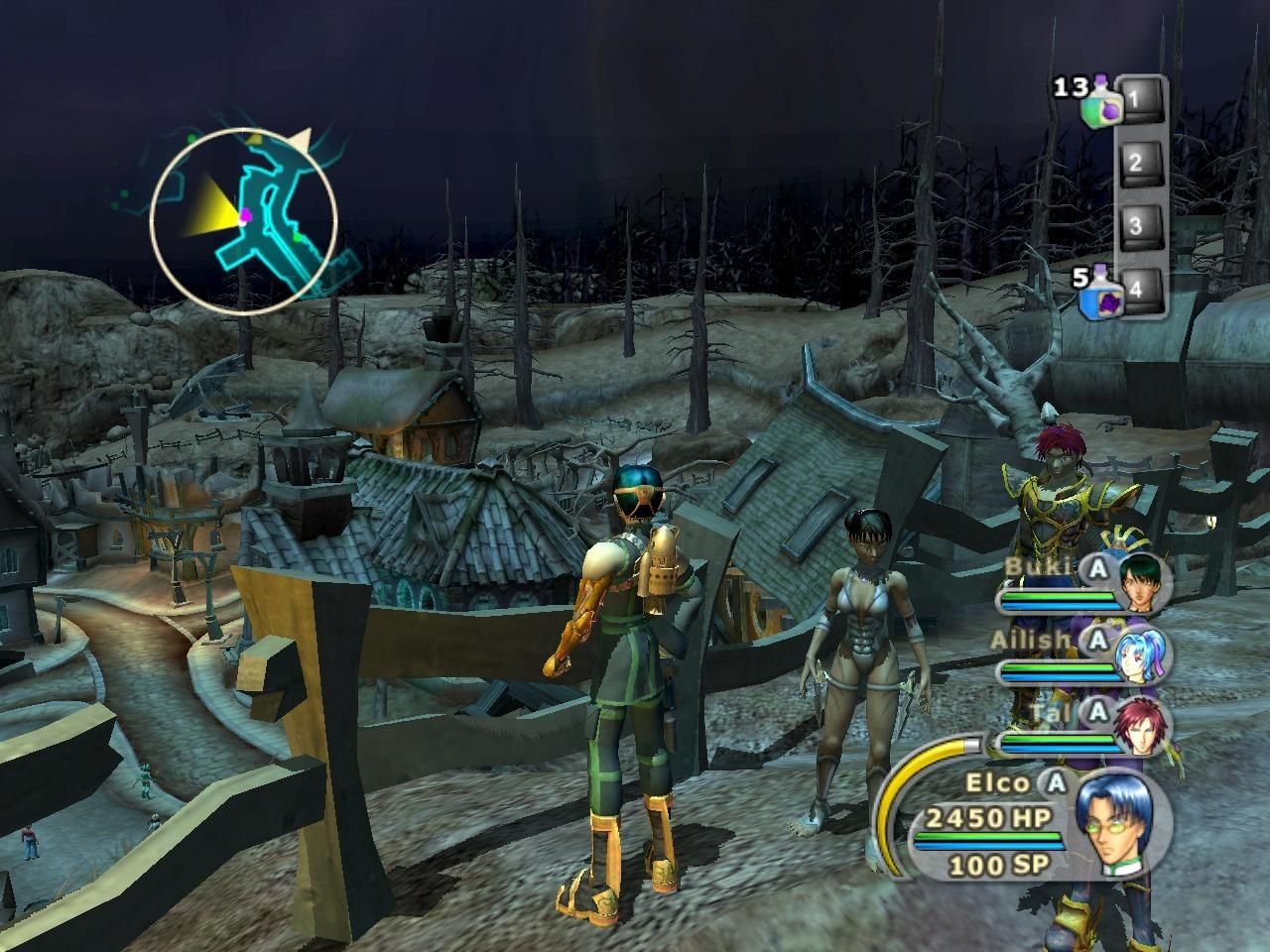Select empty hotbar slot 3

[x=1137, y=225]
